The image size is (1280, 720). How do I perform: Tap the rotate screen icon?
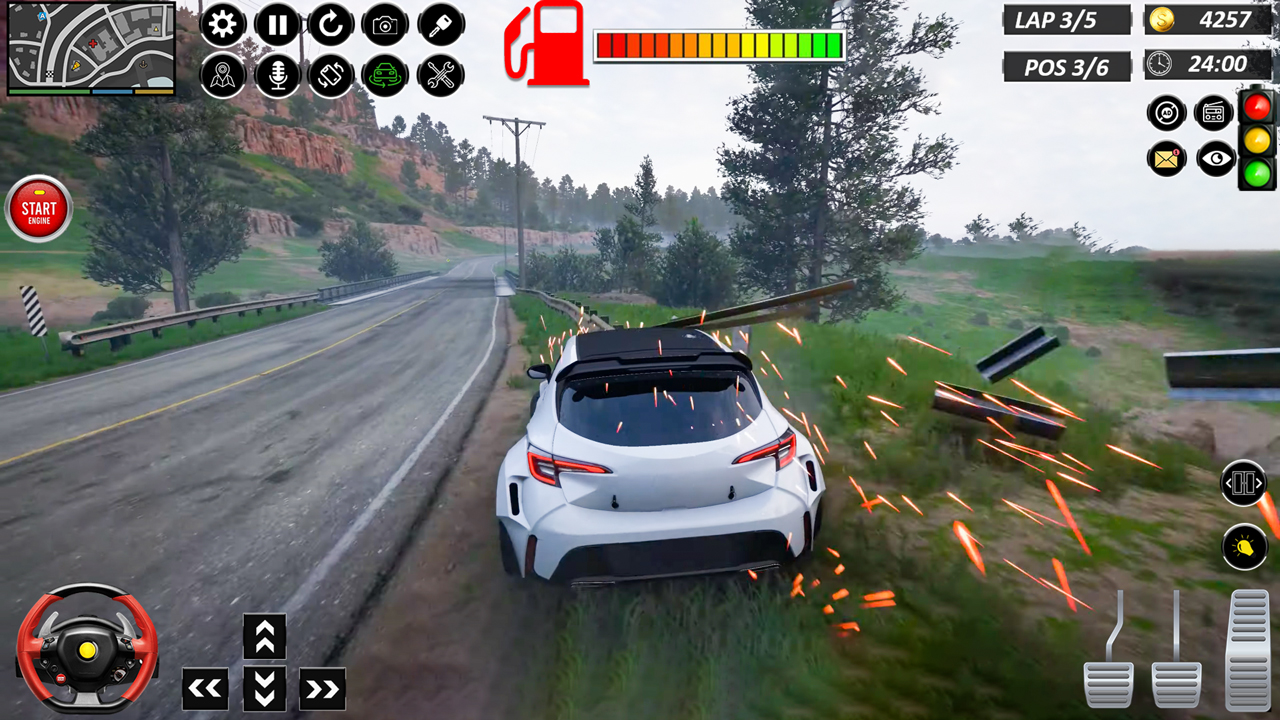(x=330, y=74)
